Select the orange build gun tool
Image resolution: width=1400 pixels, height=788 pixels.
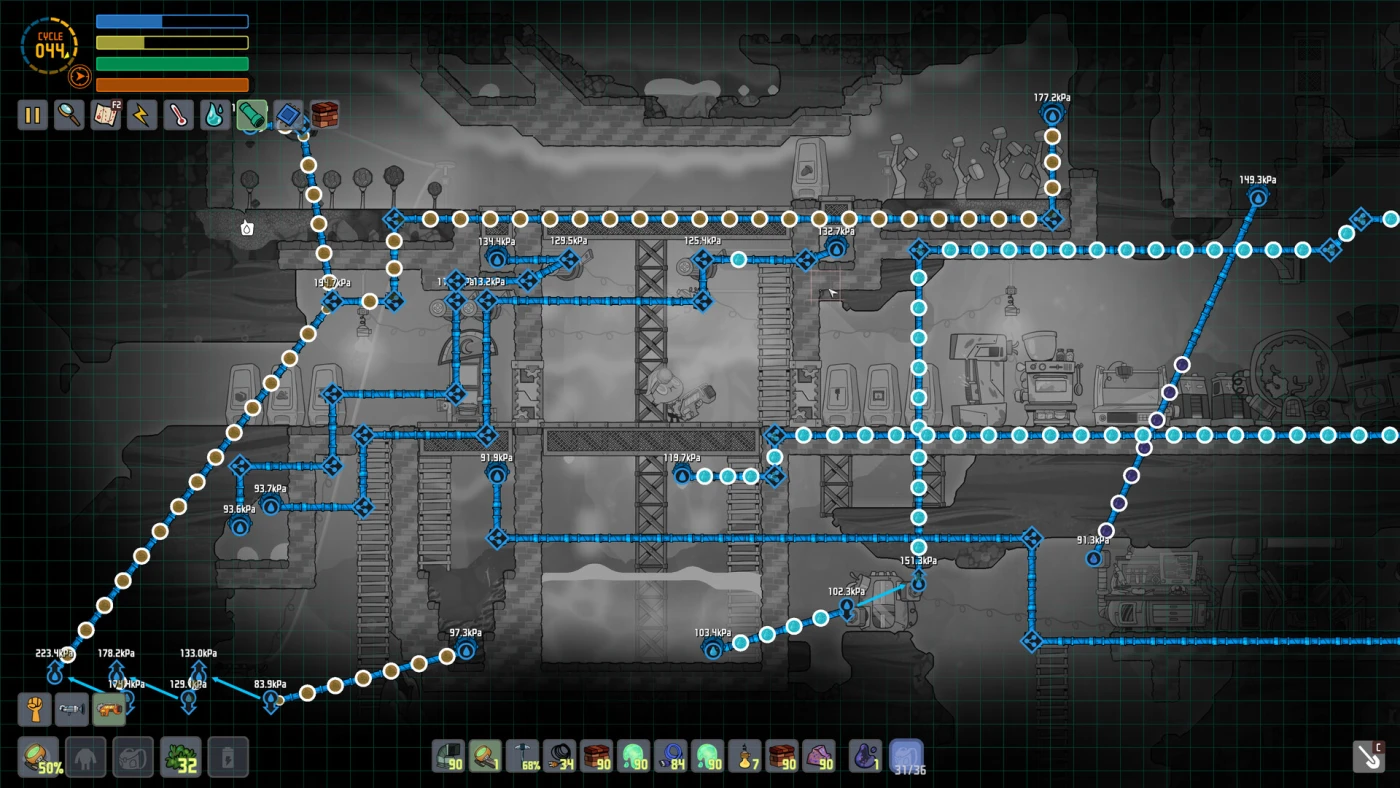click(109, 709)
